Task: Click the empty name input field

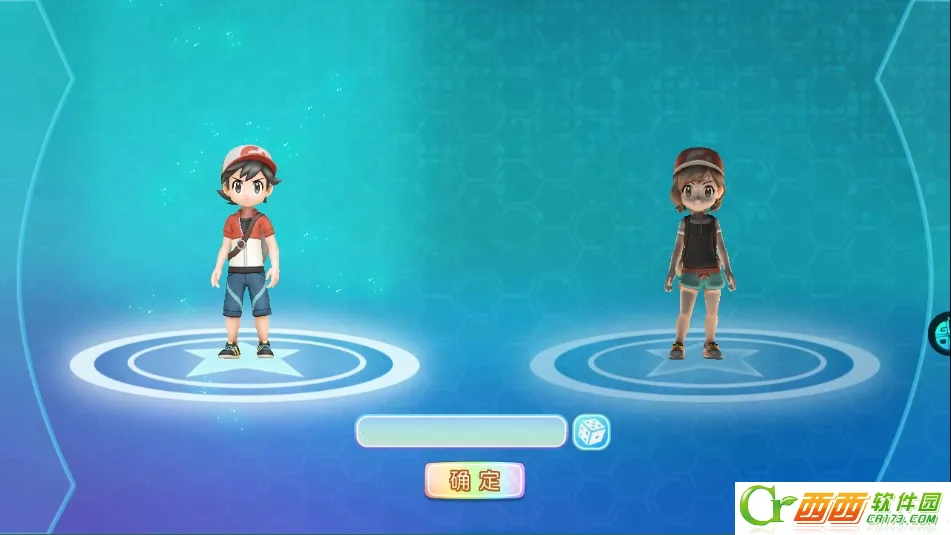Action: click(x=461, y=432)
